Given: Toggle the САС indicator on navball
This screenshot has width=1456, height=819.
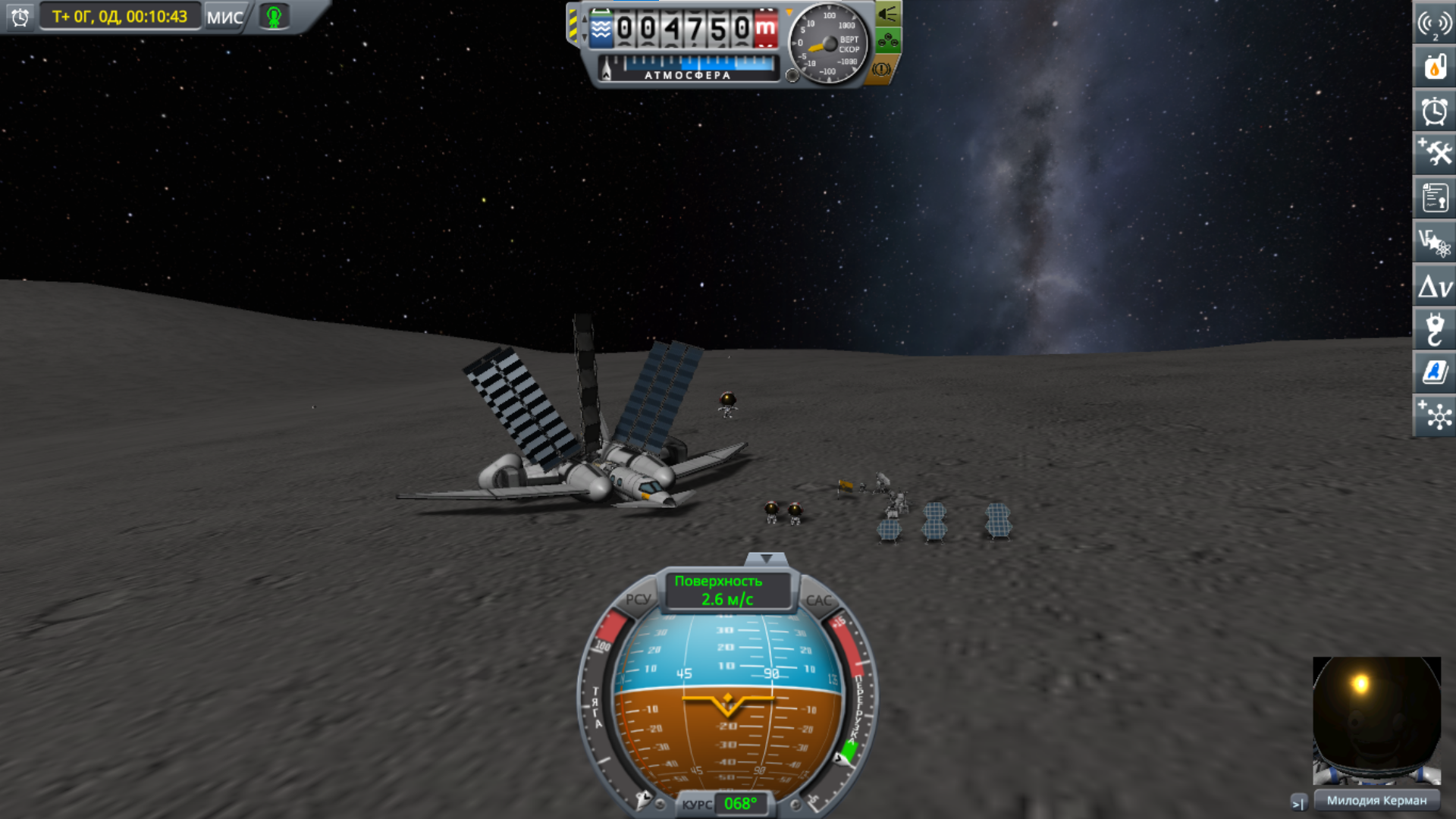Looking at the screenshot, I should pos(818,600).
